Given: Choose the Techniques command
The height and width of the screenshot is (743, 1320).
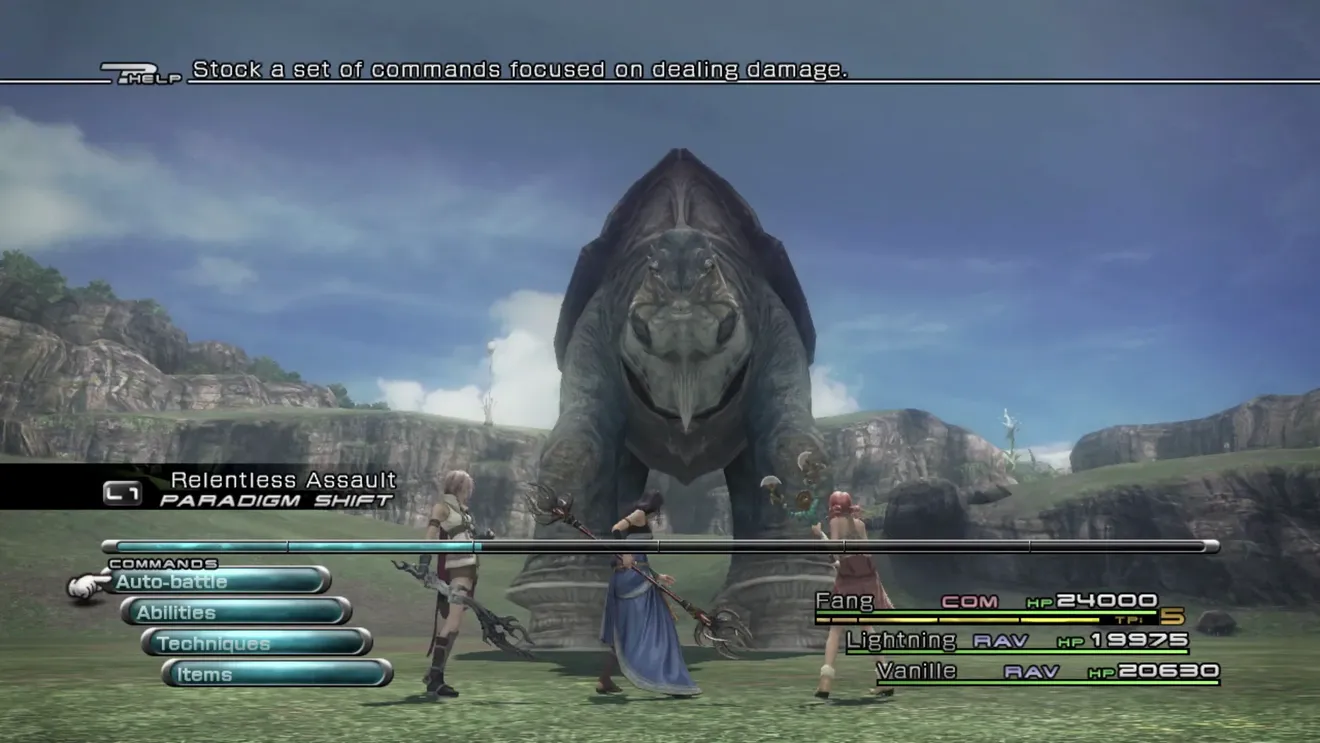Looking at the screenshot, I should coord(257,643).
